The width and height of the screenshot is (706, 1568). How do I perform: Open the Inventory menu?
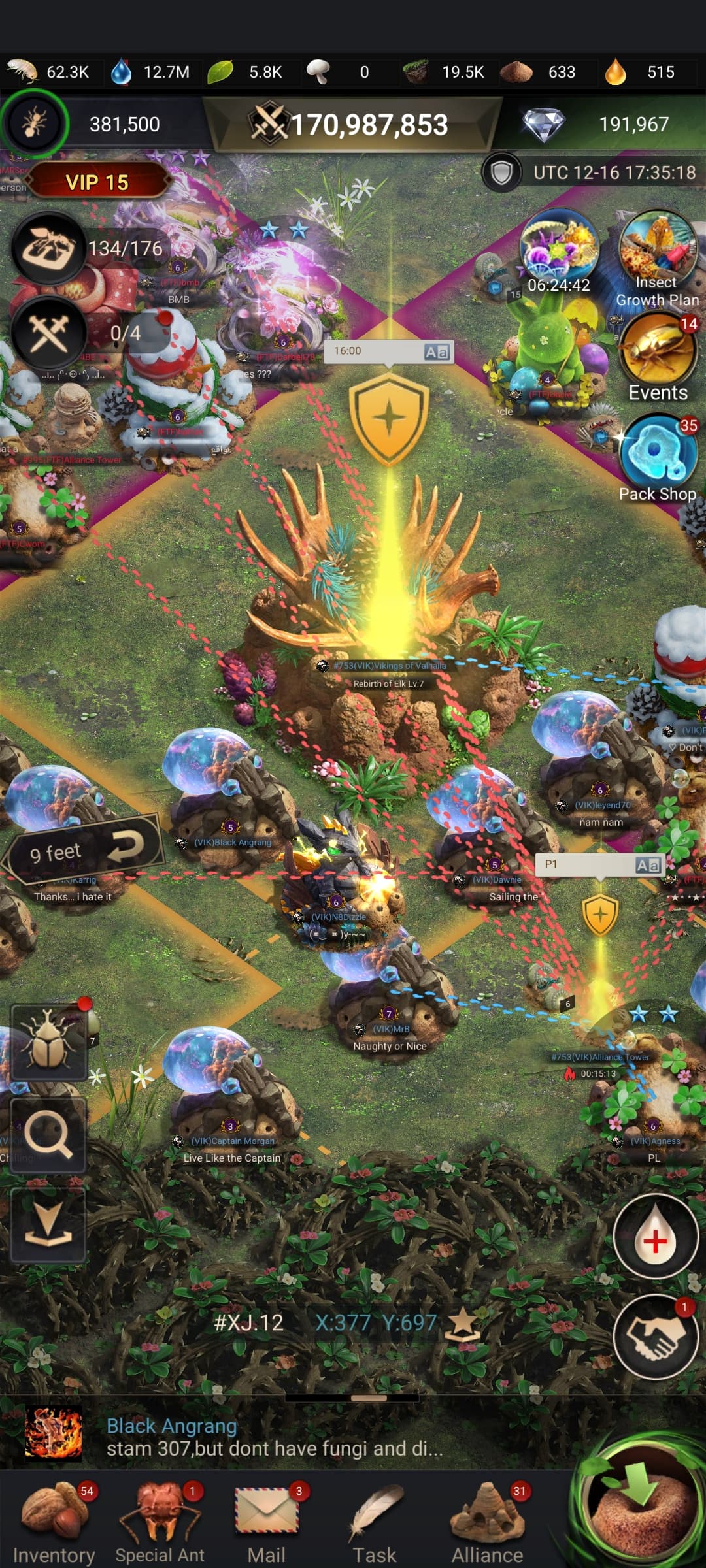[54, 1521]
